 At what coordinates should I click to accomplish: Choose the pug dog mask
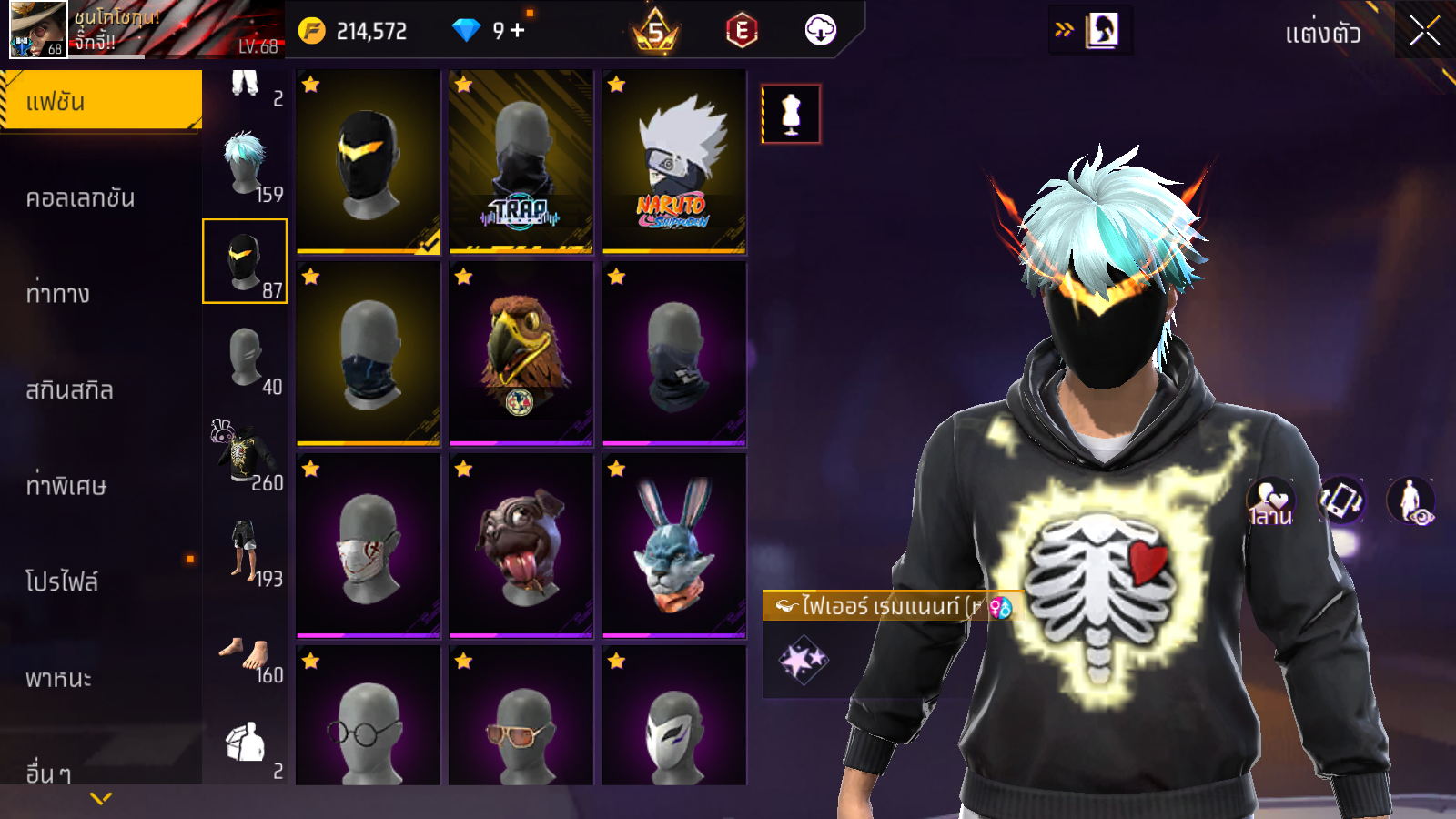(x=521, y=547)
